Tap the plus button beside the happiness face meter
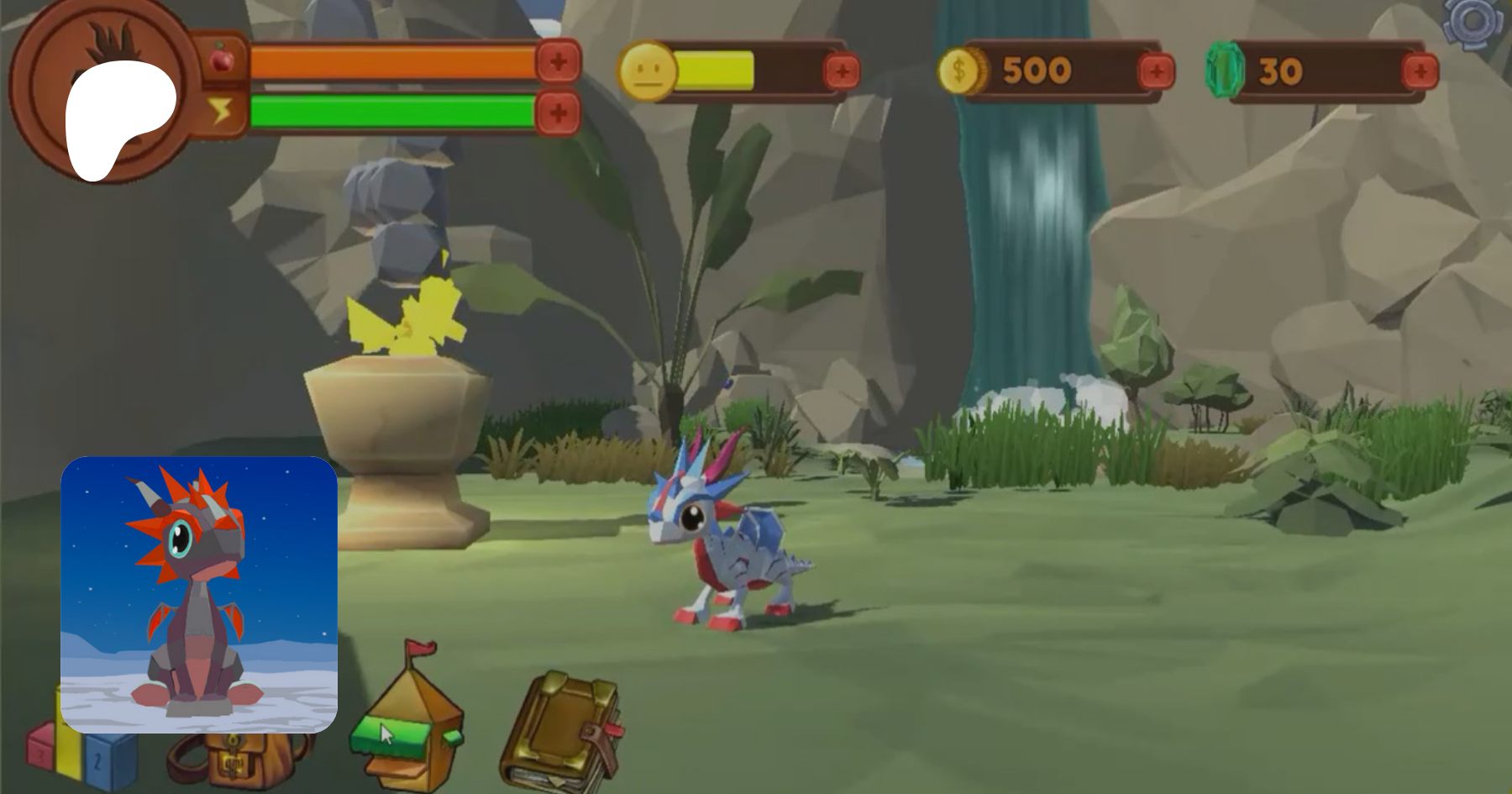Viewport: 1512px width, 794px height. (x=842, y=71)
